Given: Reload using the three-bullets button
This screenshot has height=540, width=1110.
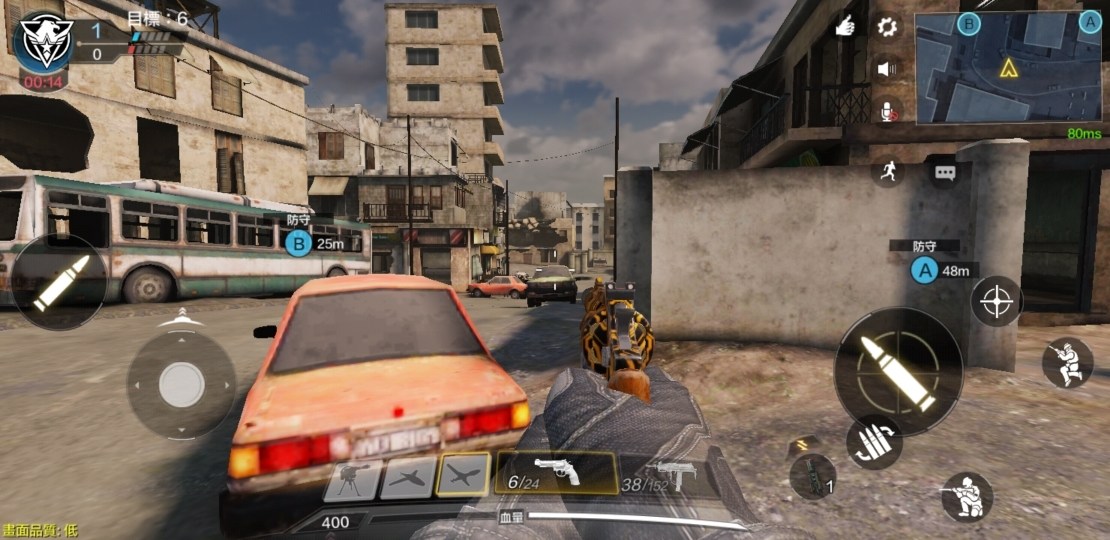Looking at the screenshot, I should click(x=874, y=442).
